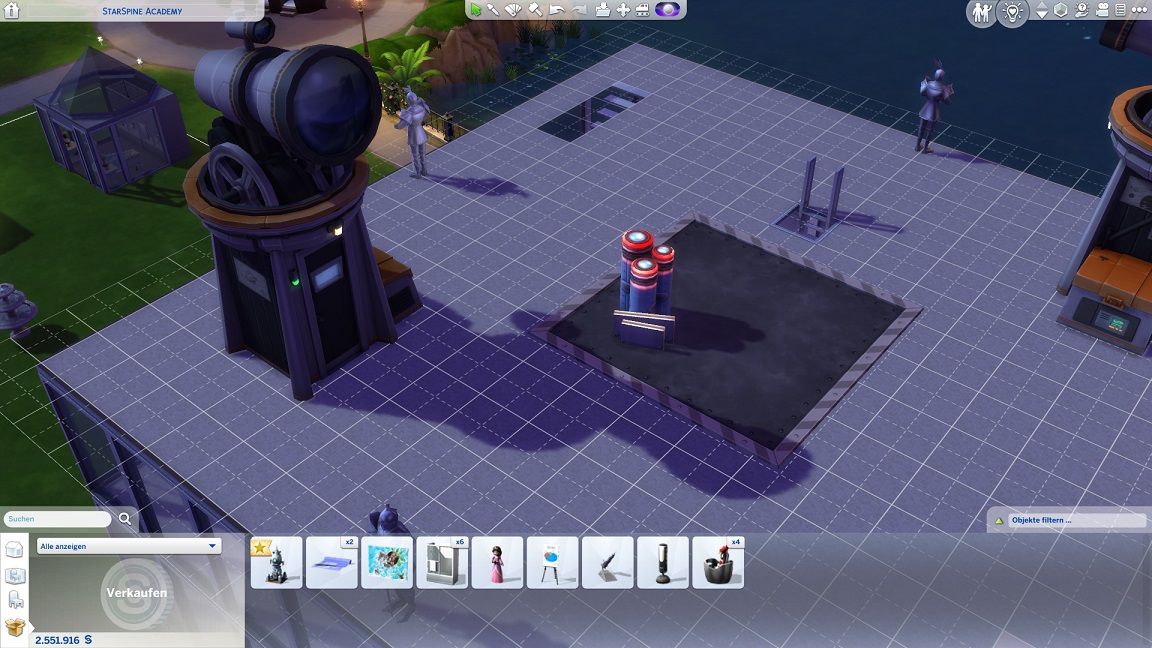Pick the pink dress doll item
This screenshot has width=1152, height=648.
click(x=497, y=563)
